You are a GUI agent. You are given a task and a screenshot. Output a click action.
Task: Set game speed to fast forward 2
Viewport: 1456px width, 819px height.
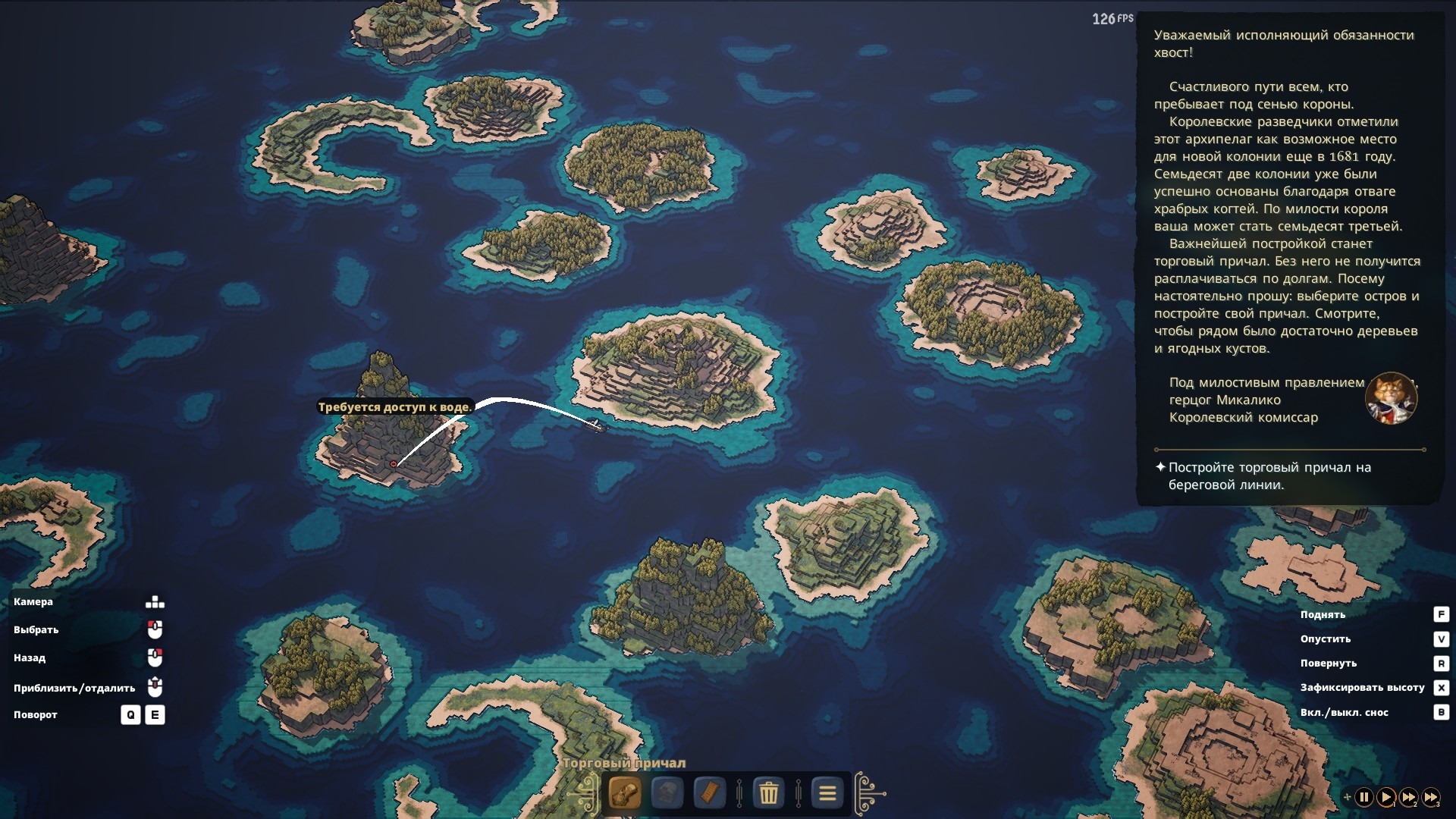[x=1408, y=797]
